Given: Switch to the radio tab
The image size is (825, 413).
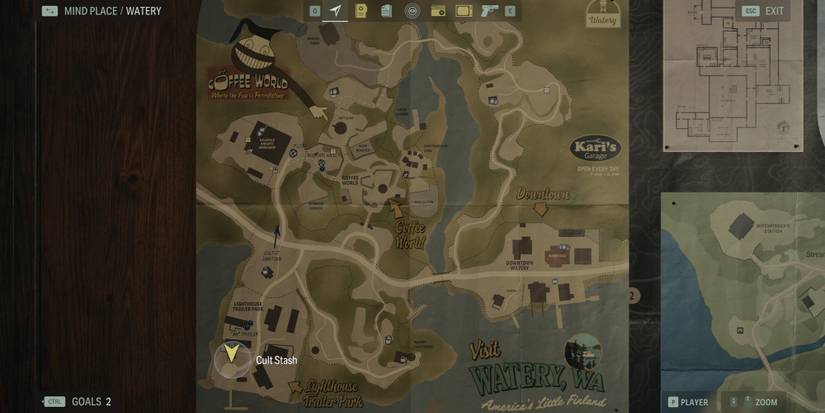Looking at the screenshot, I should [x=437, y=11].
